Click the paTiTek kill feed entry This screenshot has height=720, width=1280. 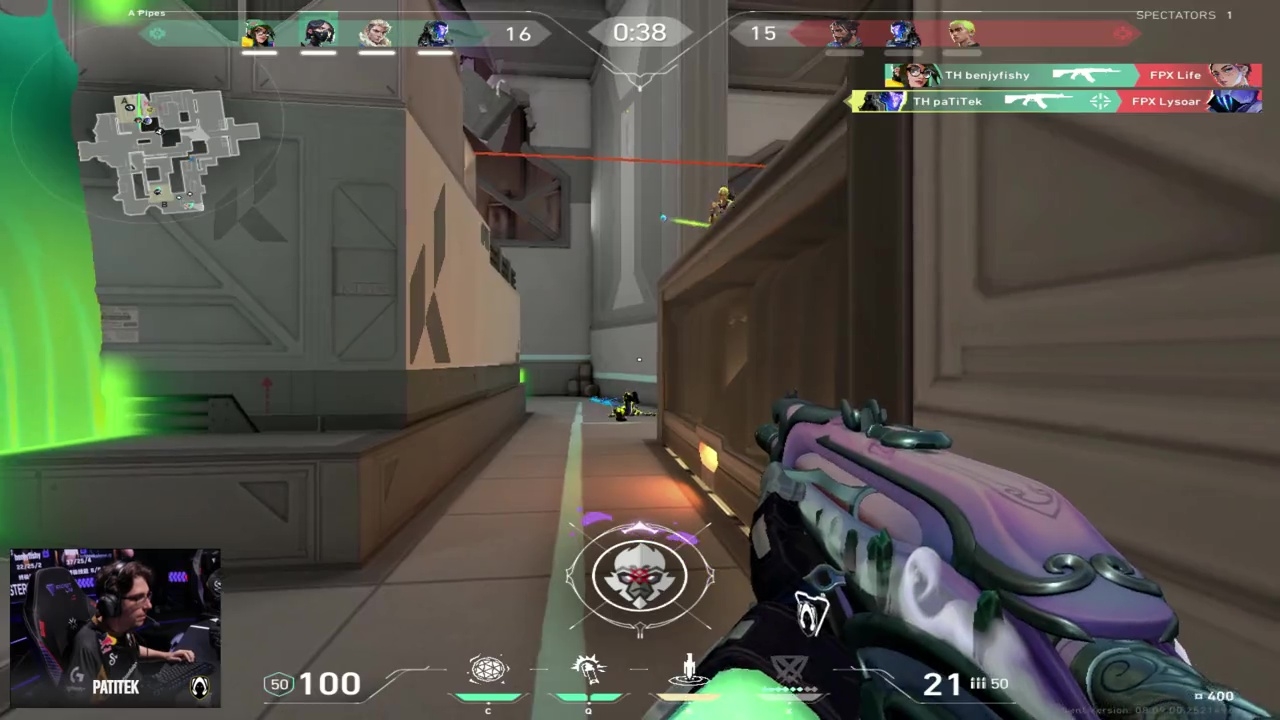click(x=1055, y=101)
